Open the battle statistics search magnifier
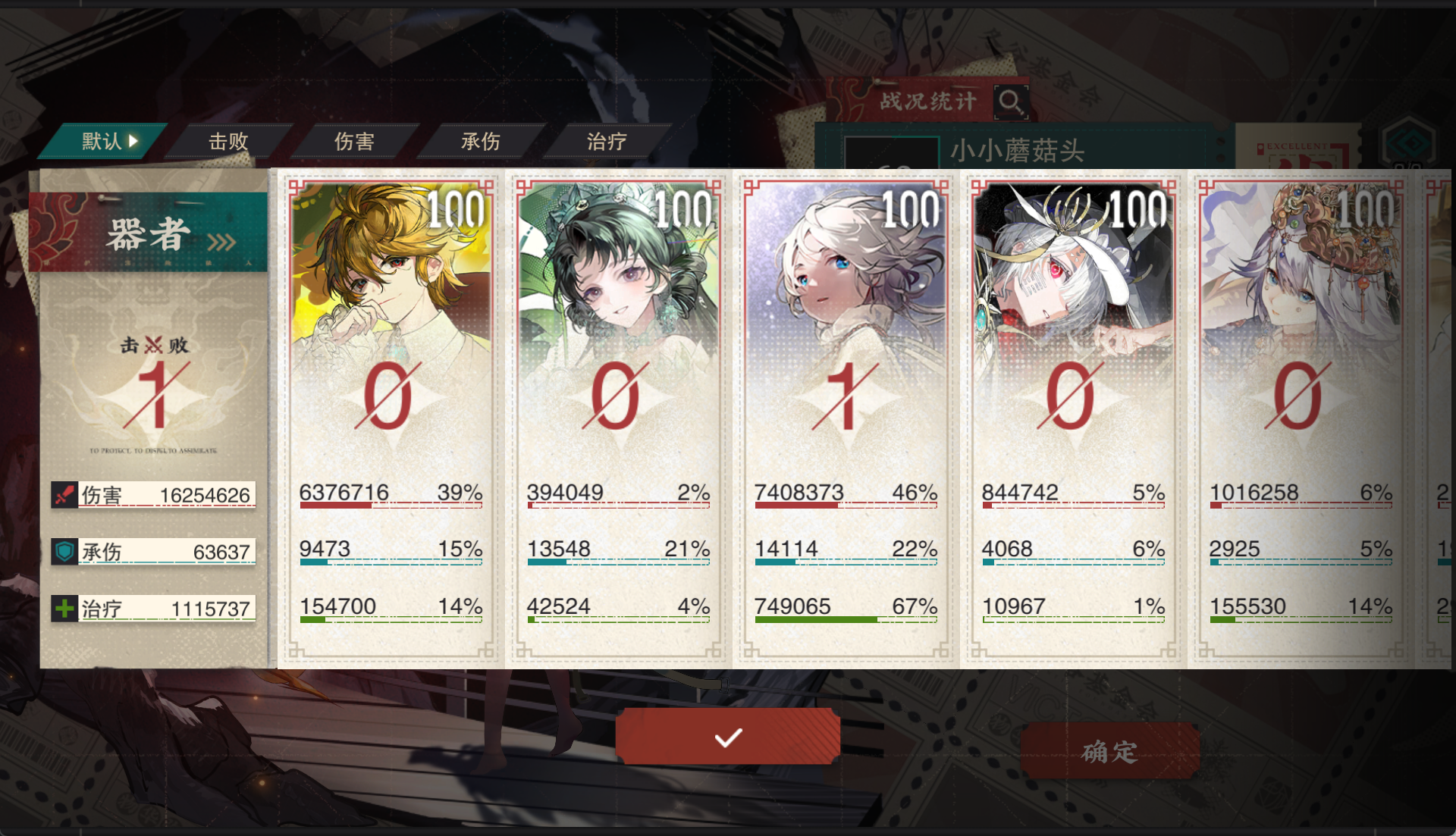 click(x=1011, y=104)
